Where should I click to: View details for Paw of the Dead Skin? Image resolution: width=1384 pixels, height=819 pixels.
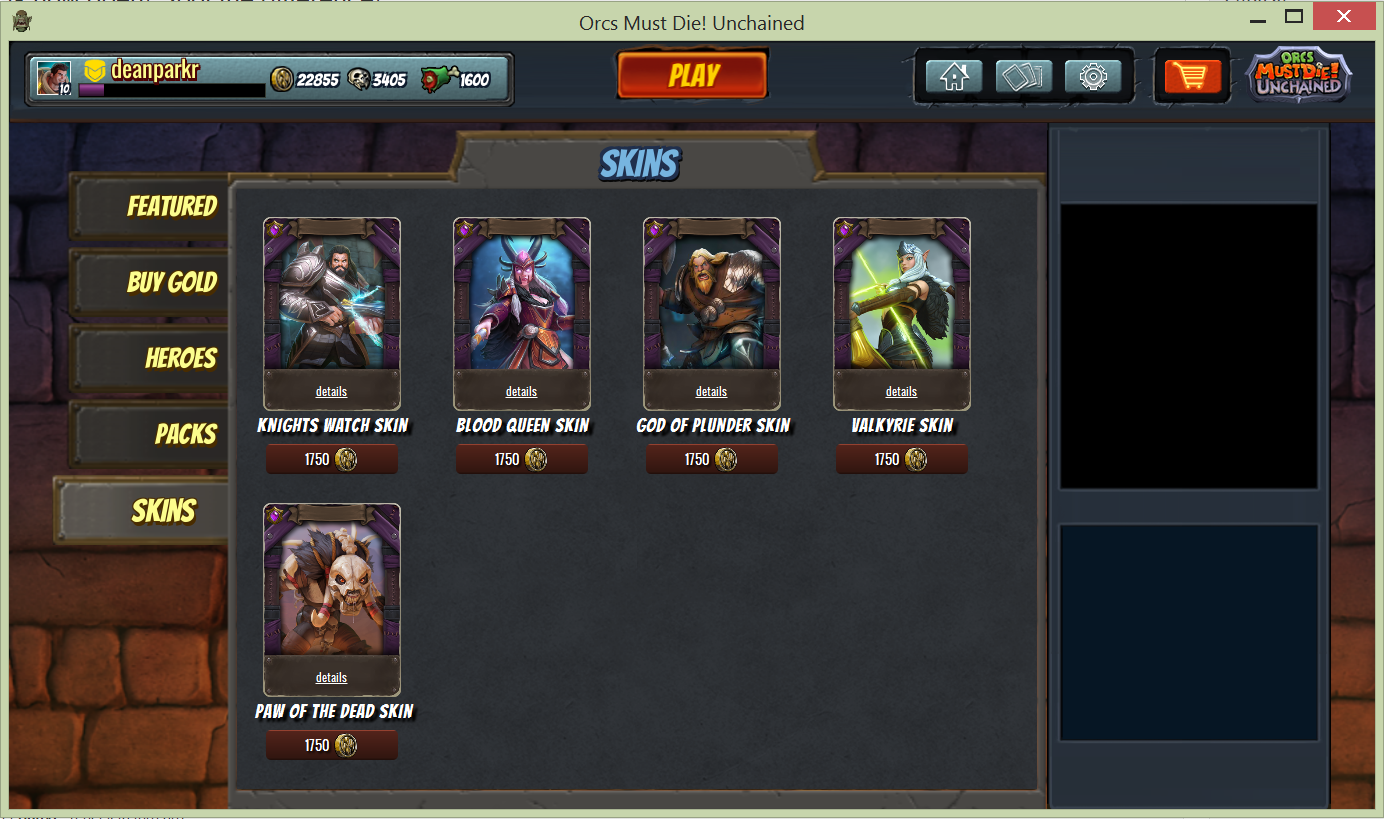click(331, 678)
